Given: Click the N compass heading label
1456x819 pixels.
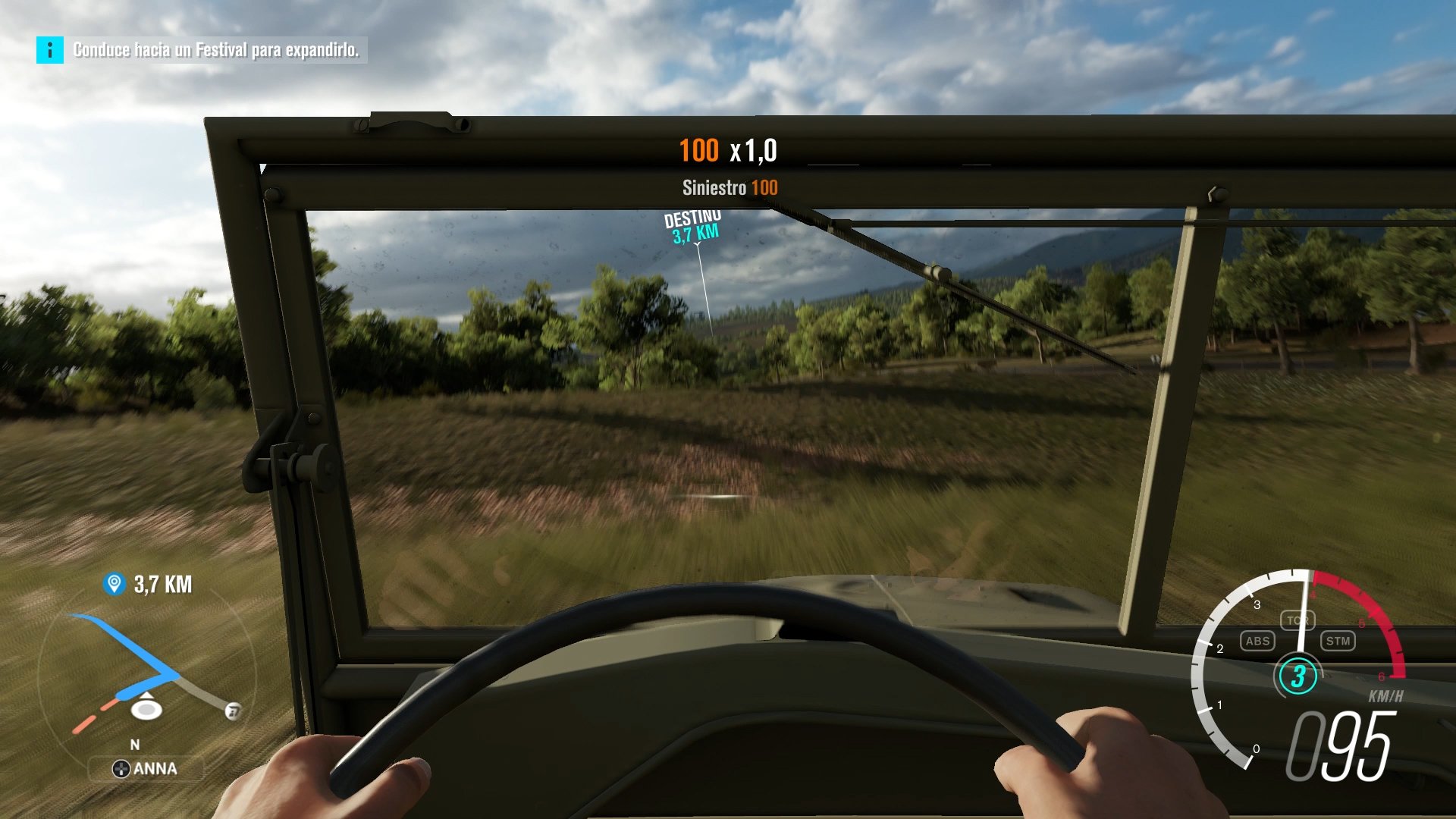Looking at the screenshot, I should (x=136, y=746).
